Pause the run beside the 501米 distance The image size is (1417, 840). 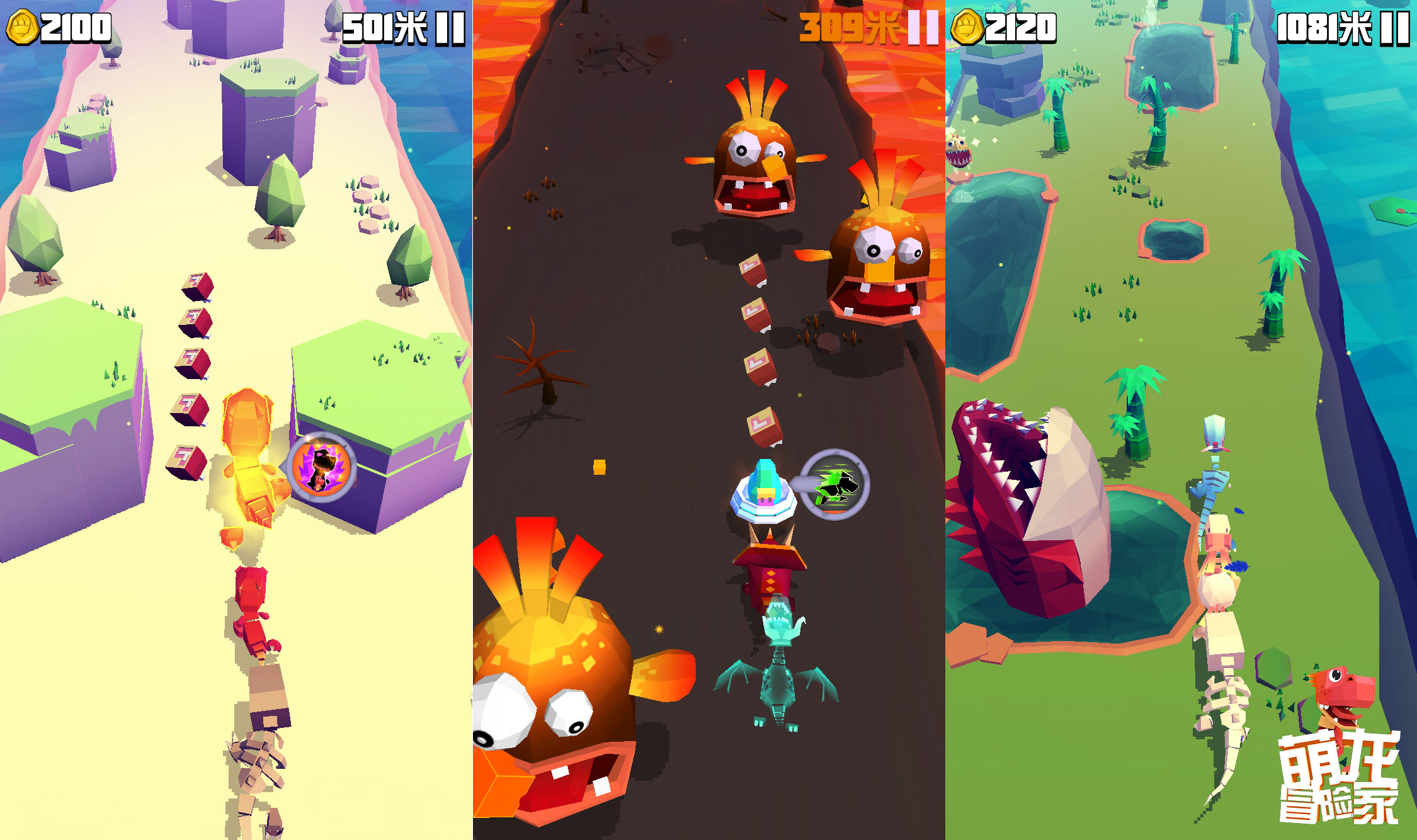[450, 28]
